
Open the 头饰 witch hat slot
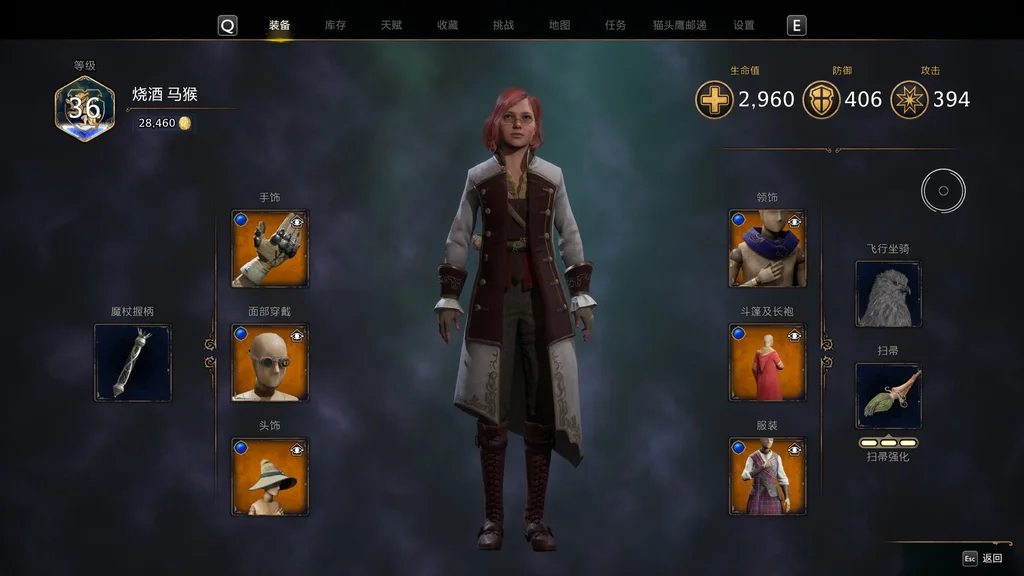(x=269, y=477)
